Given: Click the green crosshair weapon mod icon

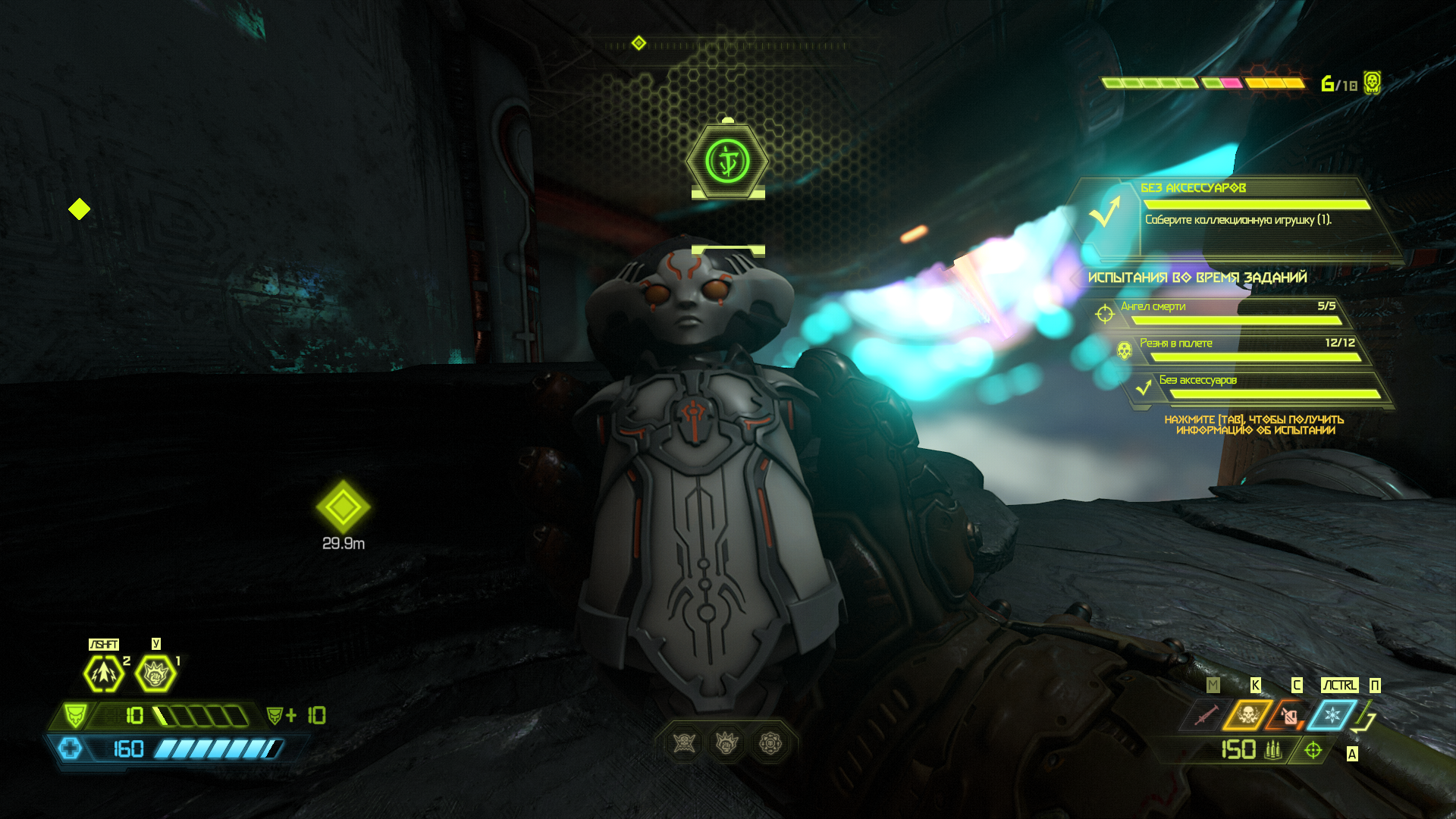Looking at the screenshot, I should pyautogui.click(x=1313, y=750).
